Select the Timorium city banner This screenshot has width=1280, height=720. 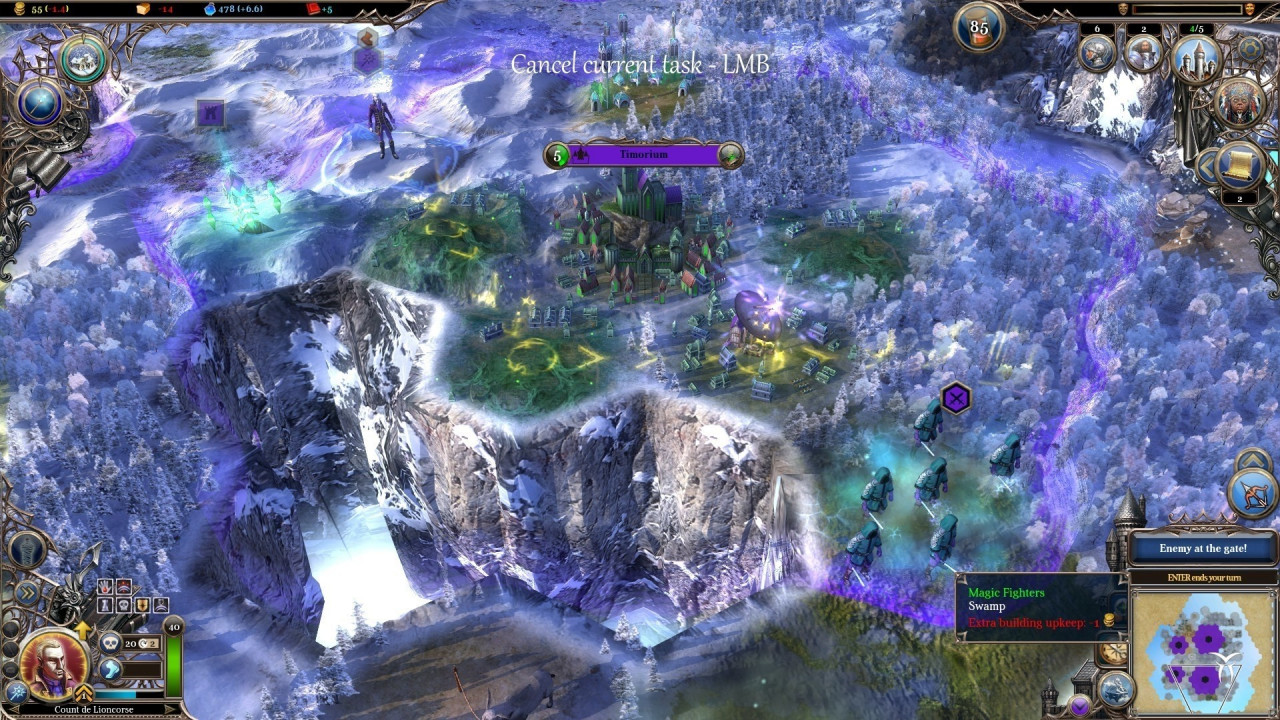coord(645,155)
